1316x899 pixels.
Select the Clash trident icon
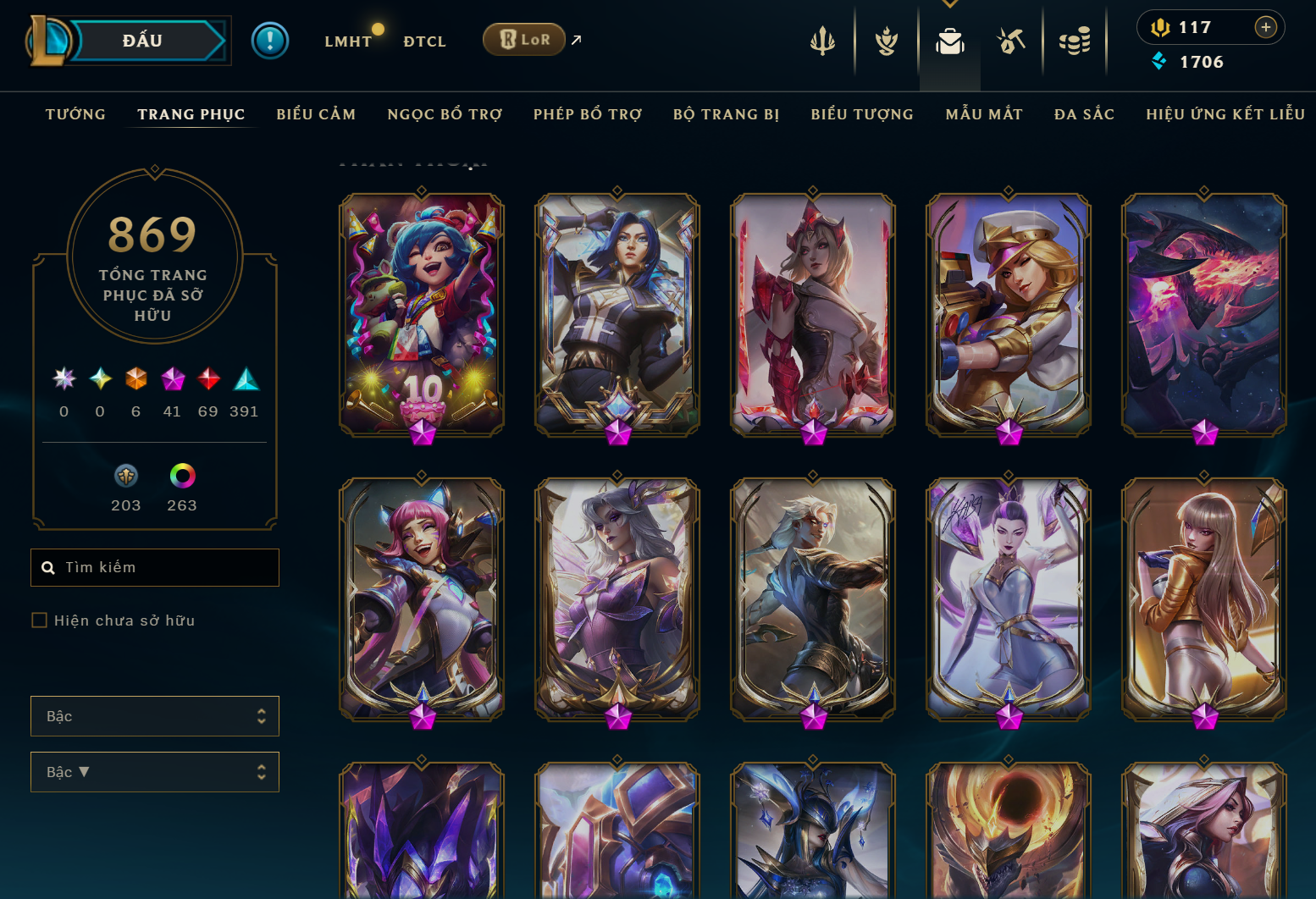click(822, 40)
